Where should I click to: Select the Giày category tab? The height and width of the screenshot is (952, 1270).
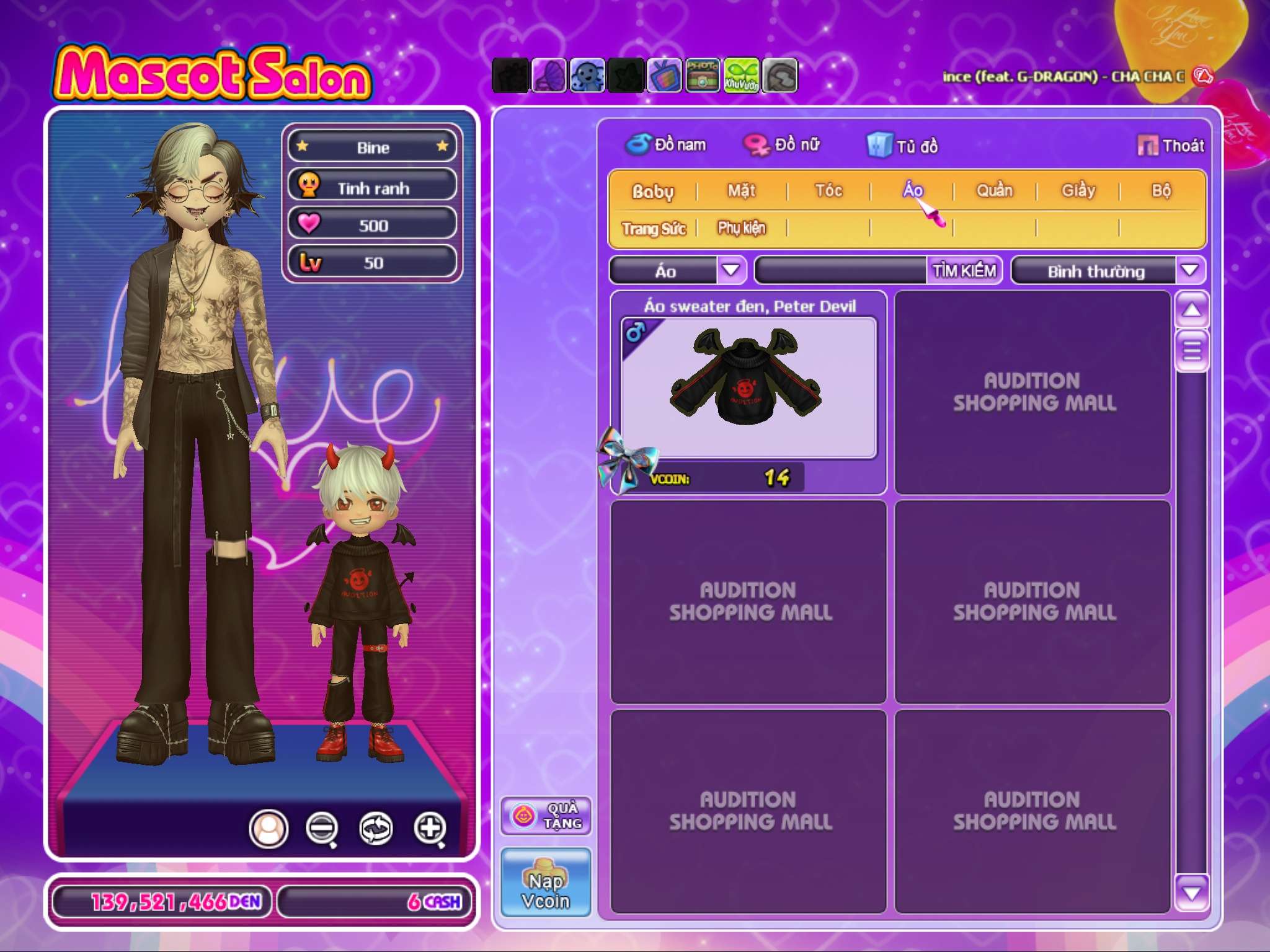click(1078, 190)
